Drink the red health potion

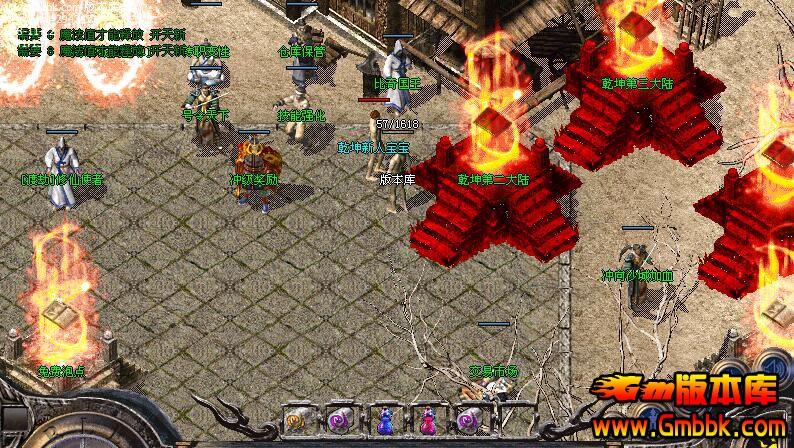(x=426, y=421)
